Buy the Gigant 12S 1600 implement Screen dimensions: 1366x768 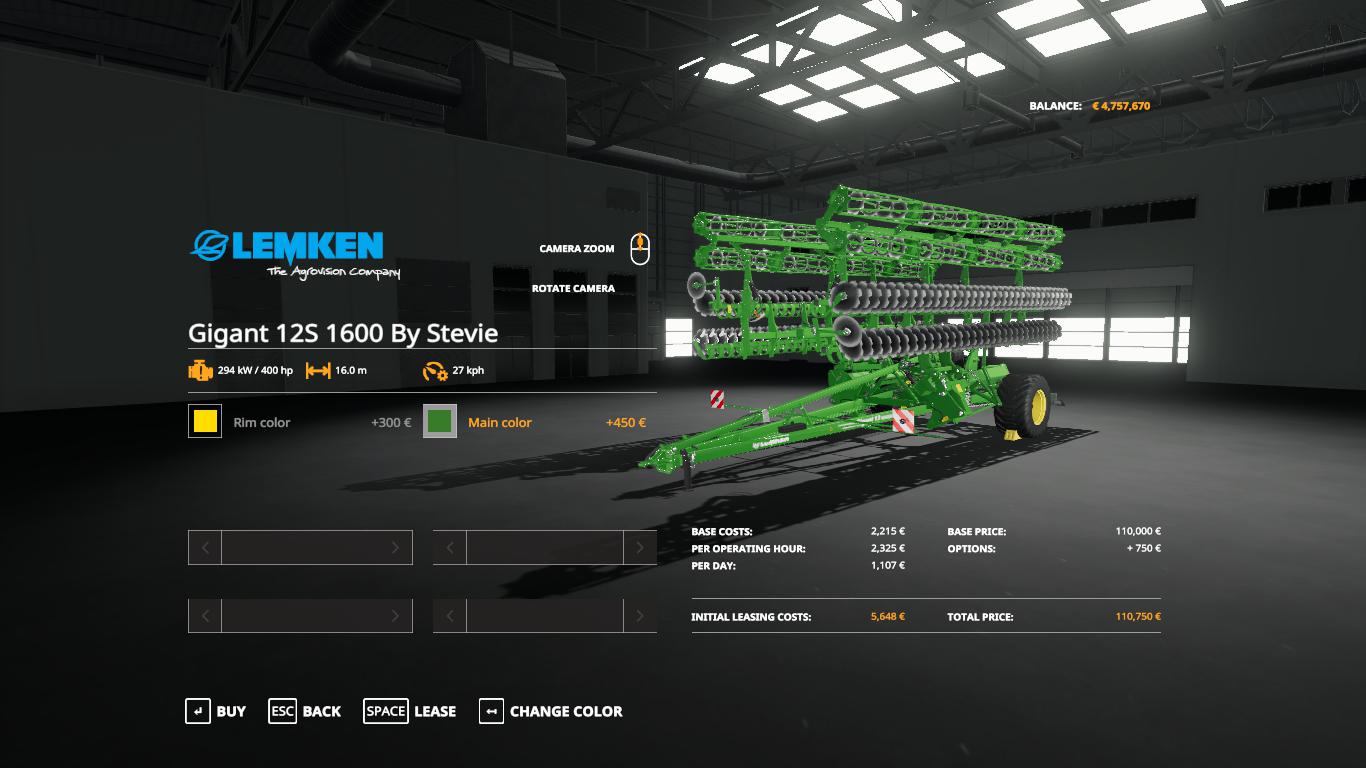(x=216, y=711)
